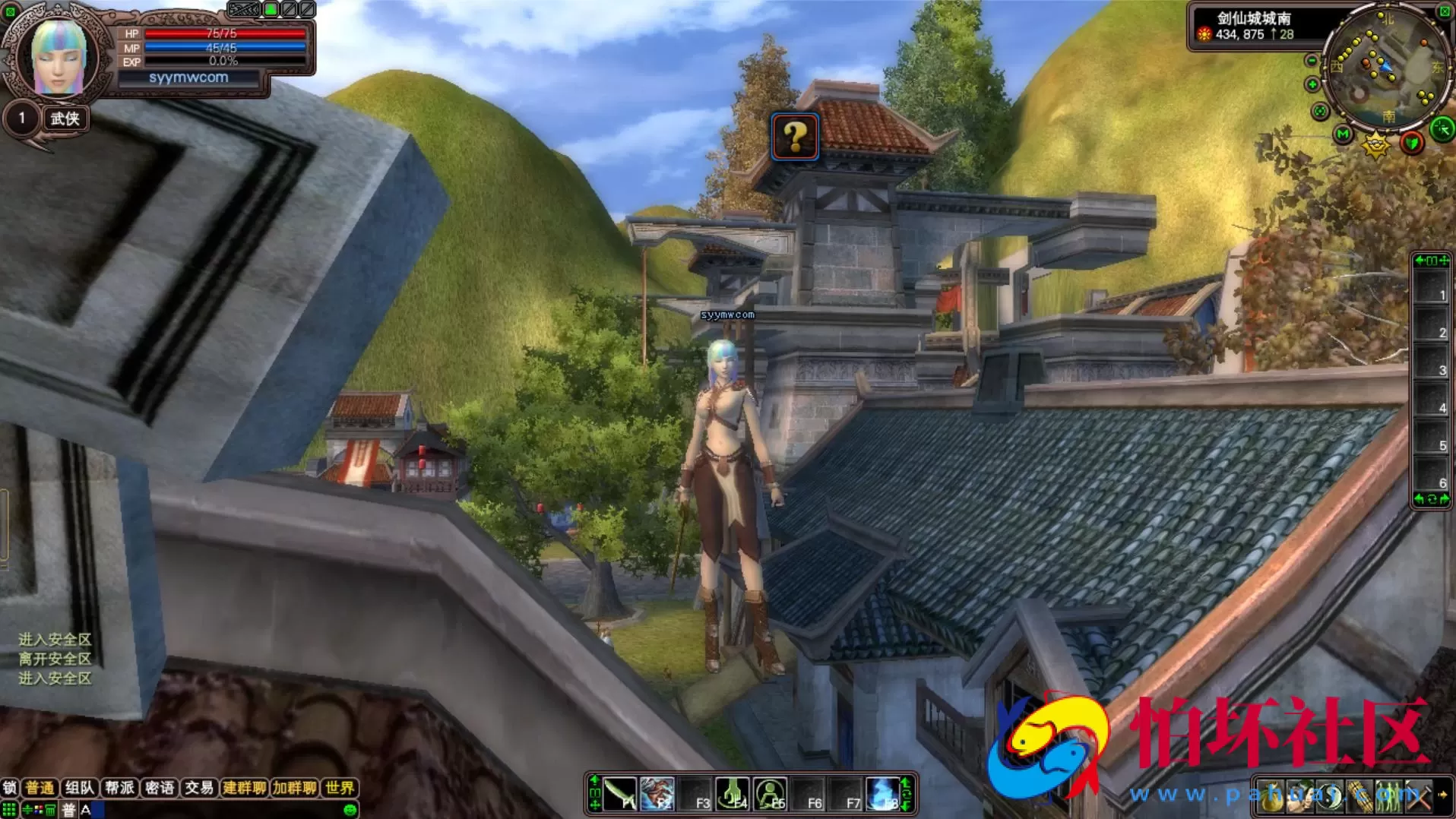The width and height of the screenshot is (1456, 819).
Task: Activate the blue flame skill in F8
Action: 883,794
